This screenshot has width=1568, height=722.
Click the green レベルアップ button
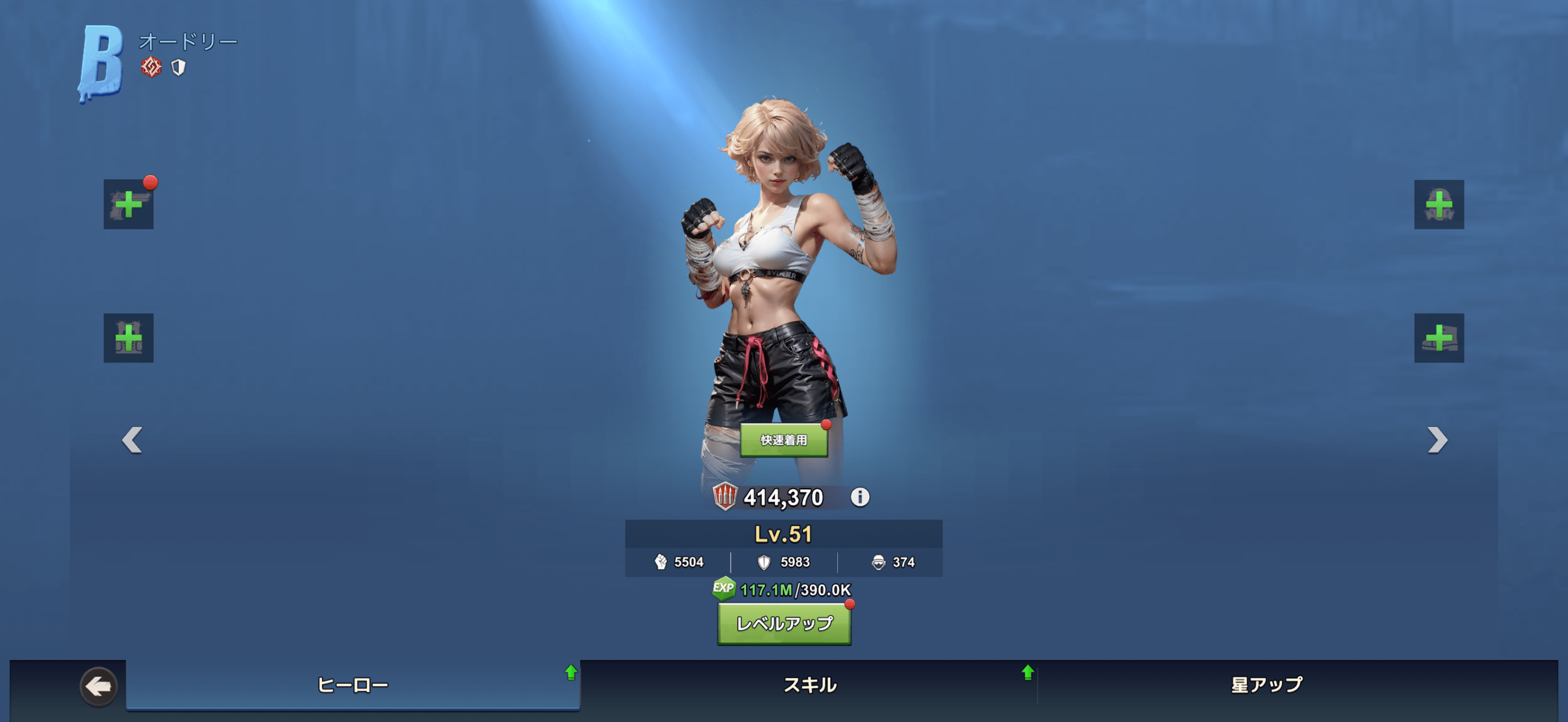coord(784,623)
